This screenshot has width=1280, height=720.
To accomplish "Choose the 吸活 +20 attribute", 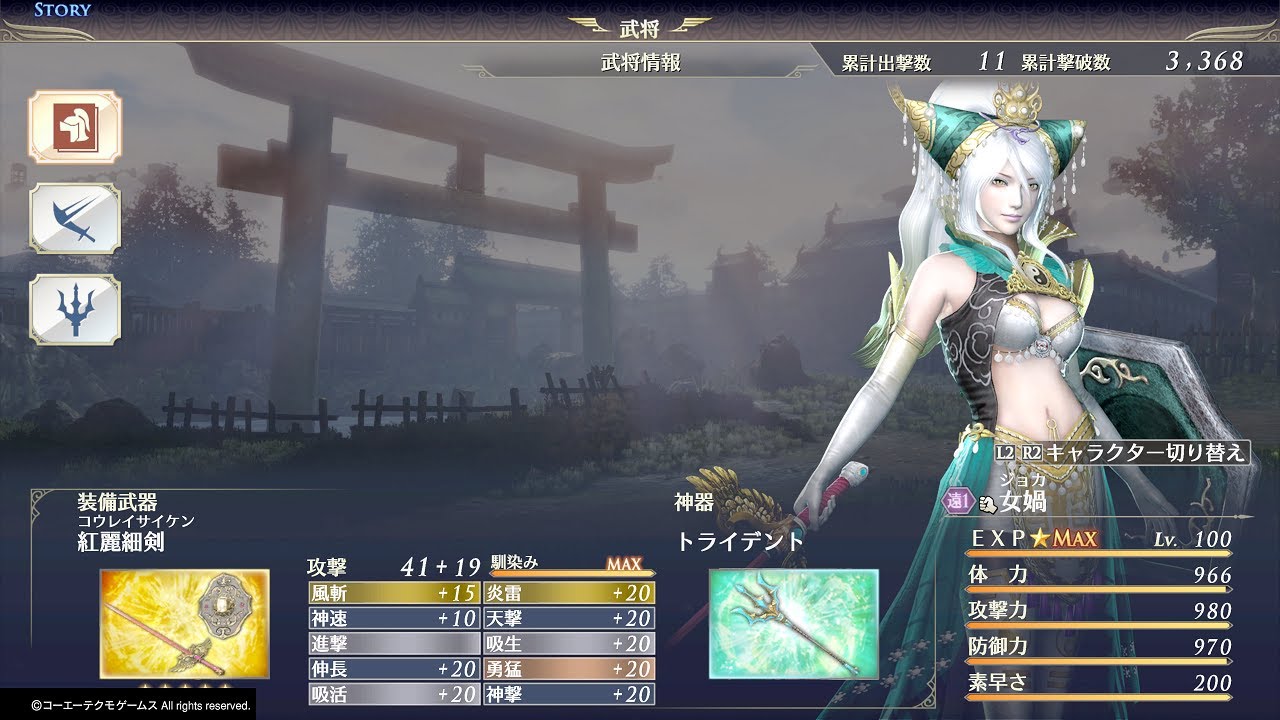I will tap(394, 694).
